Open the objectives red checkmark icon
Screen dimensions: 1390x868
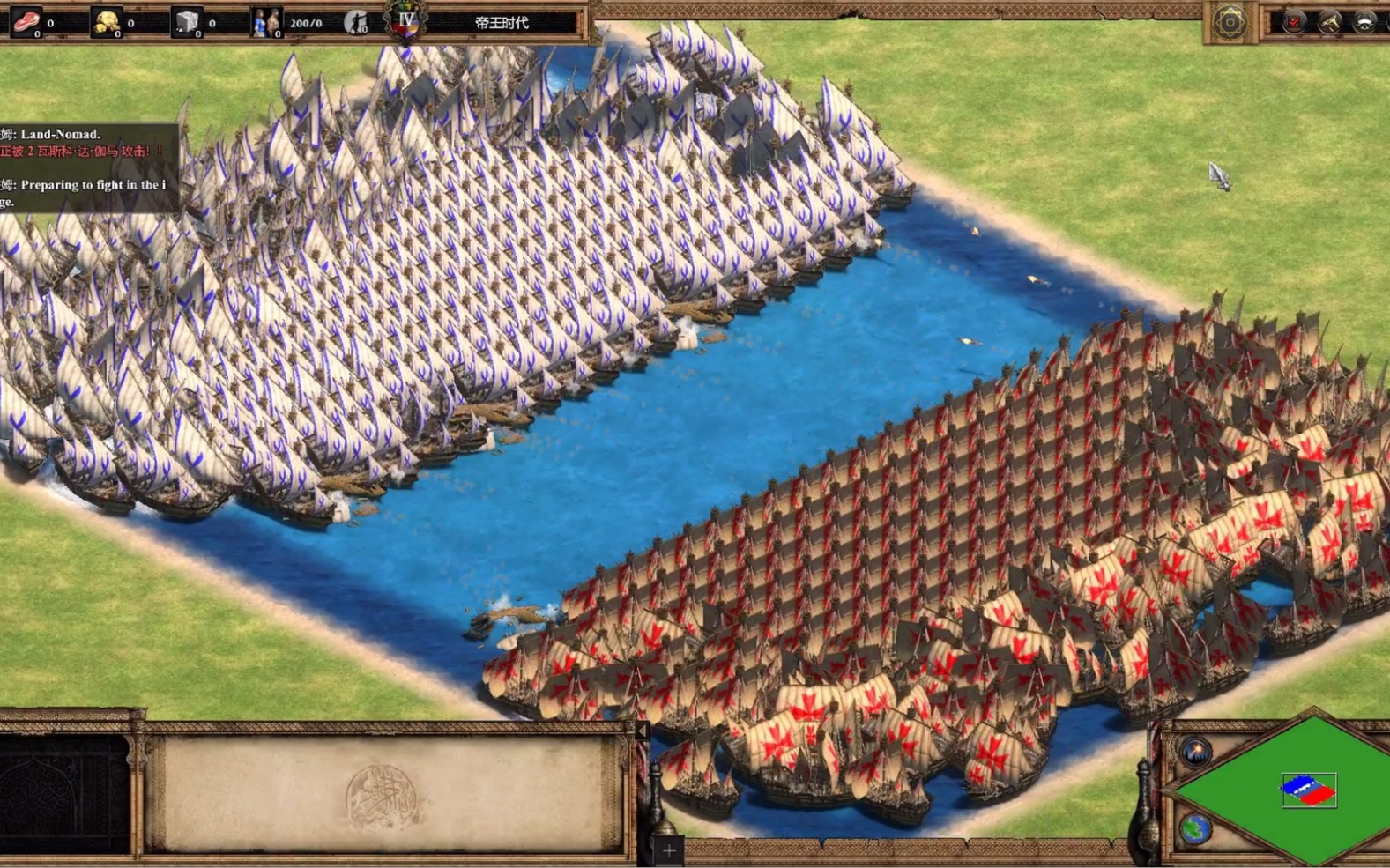(1293, 22)
